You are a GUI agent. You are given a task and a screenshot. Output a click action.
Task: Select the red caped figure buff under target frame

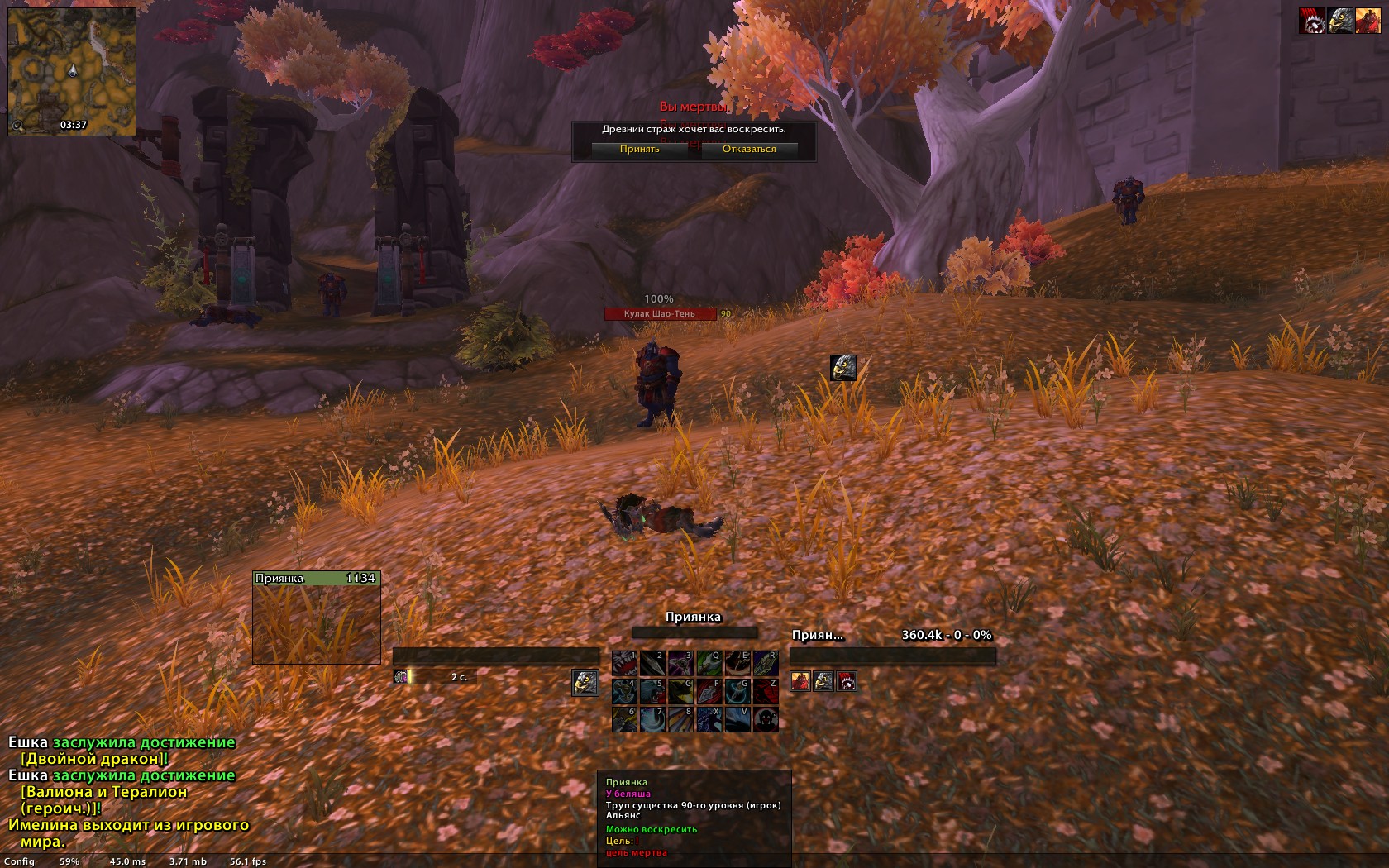(x=800, y=681)
